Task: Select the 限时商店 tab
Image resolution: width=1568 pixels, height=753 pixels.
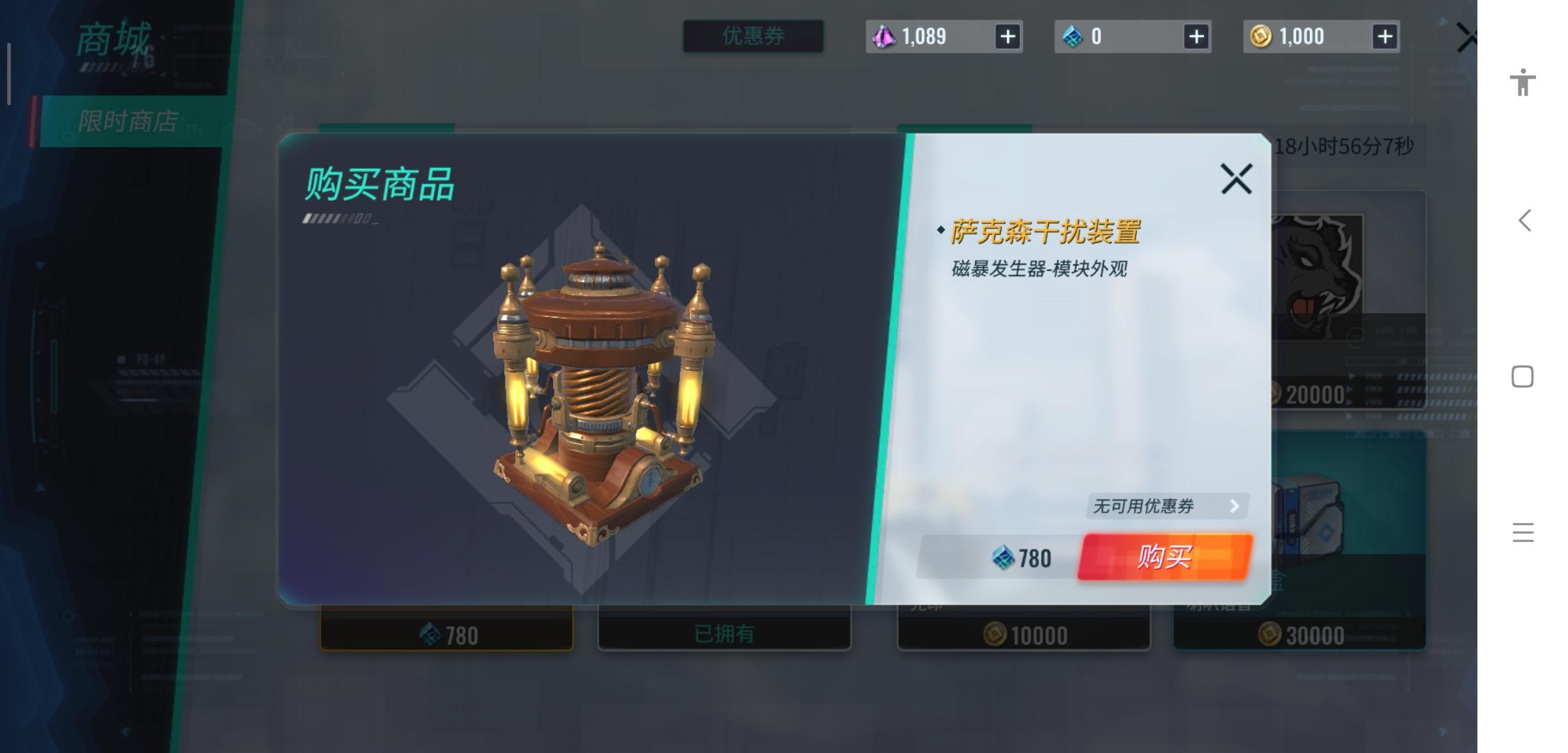Action: tap(129, 119)
